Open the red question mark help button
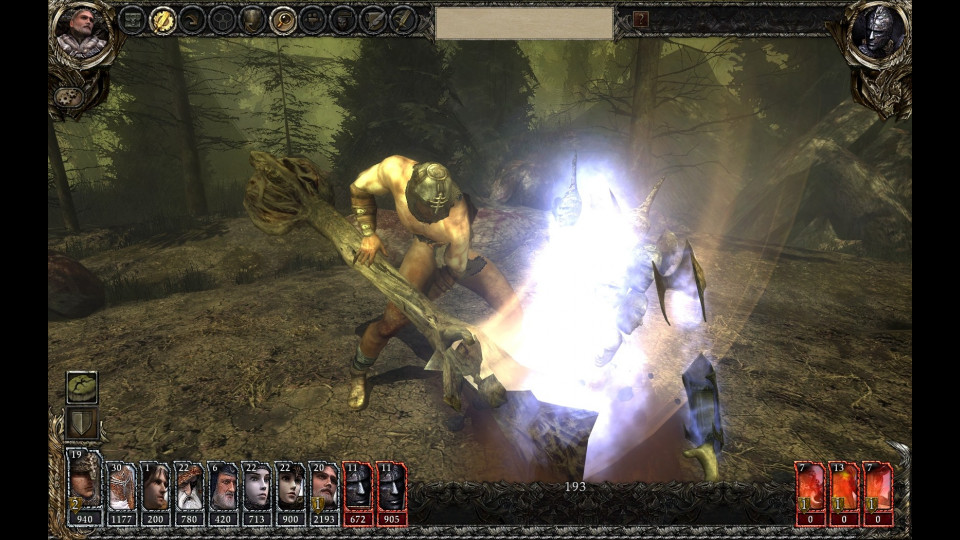This screenshot has height=540, width=960. (641, 19)
